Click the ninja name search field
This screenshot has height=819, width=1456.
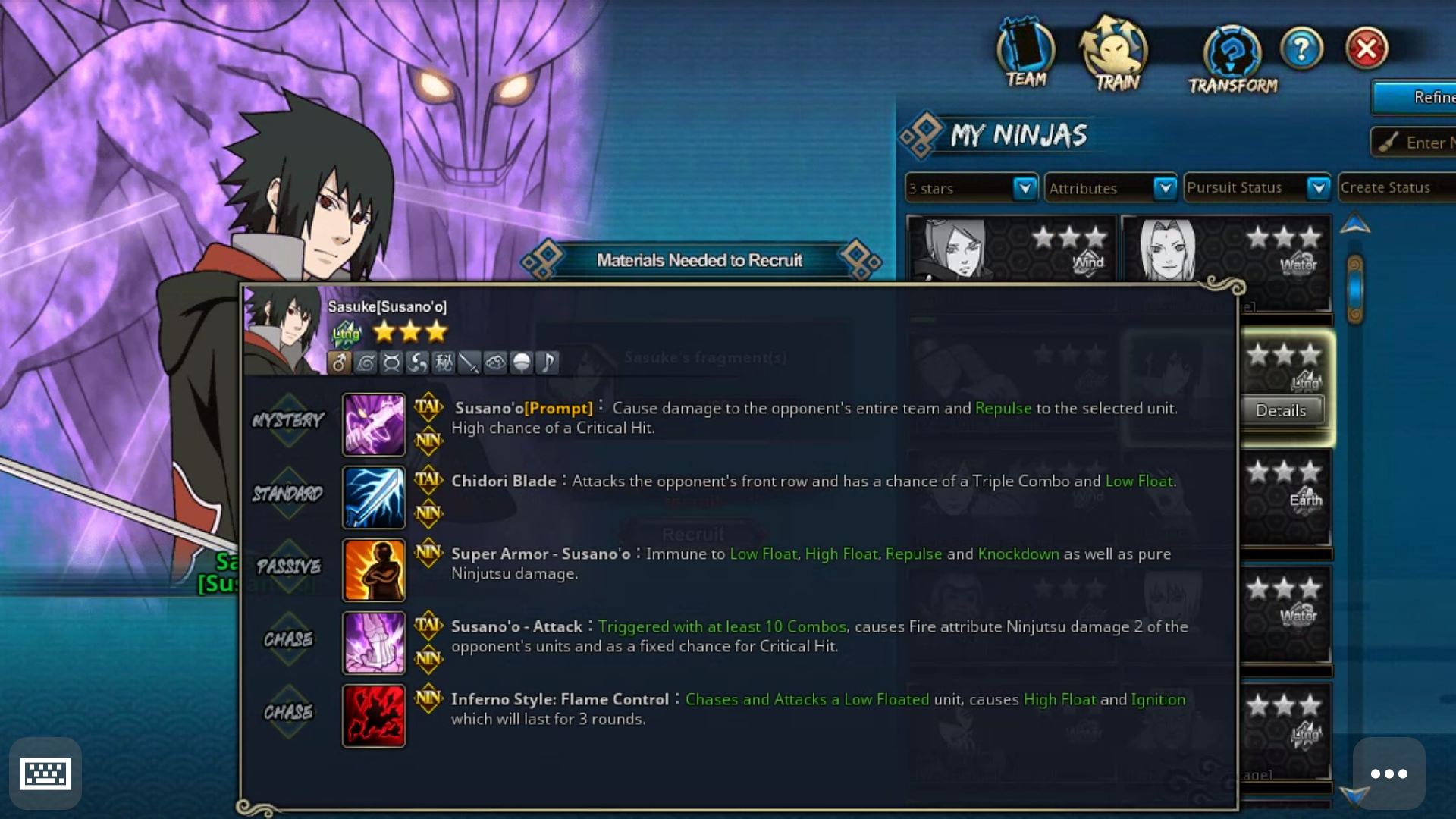click(x=1418, y=143)
